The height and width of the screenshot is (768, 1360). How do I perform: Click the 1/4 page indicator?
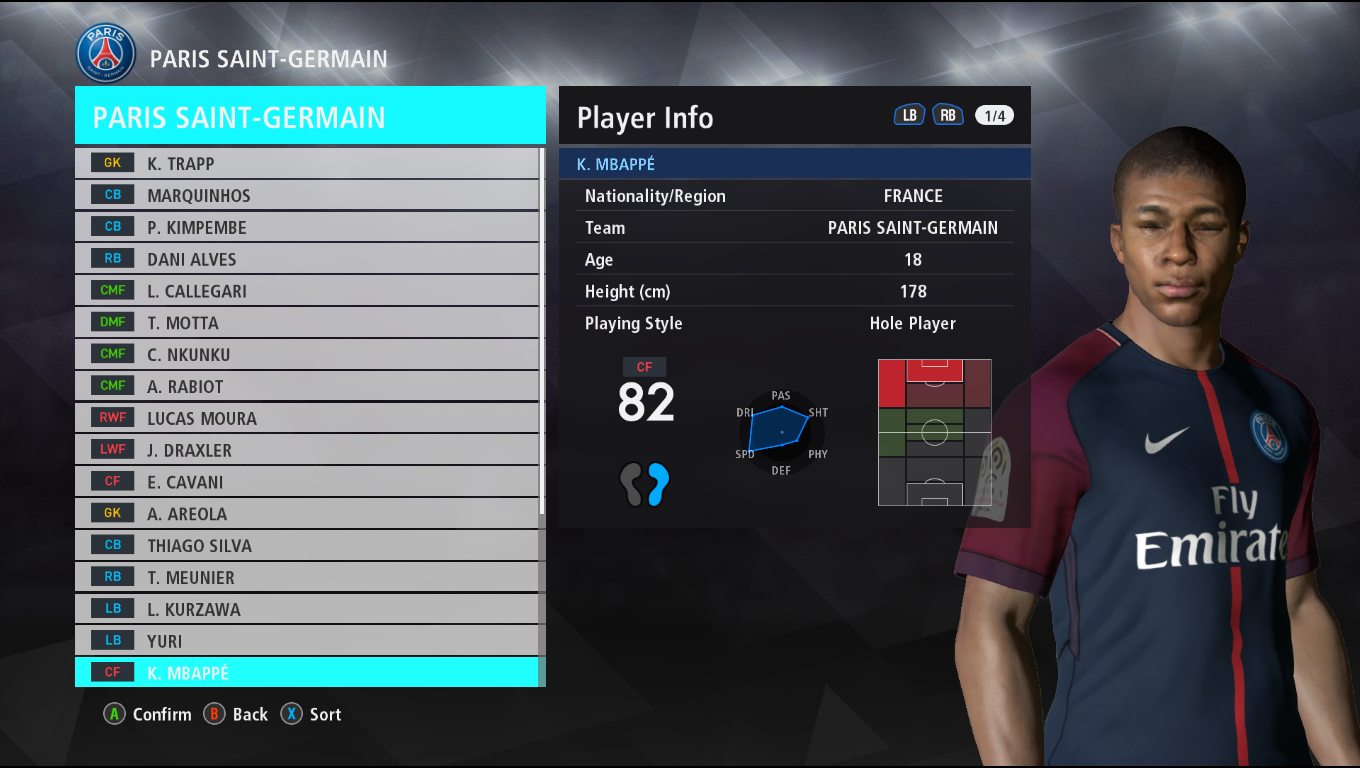pos(993,115)
